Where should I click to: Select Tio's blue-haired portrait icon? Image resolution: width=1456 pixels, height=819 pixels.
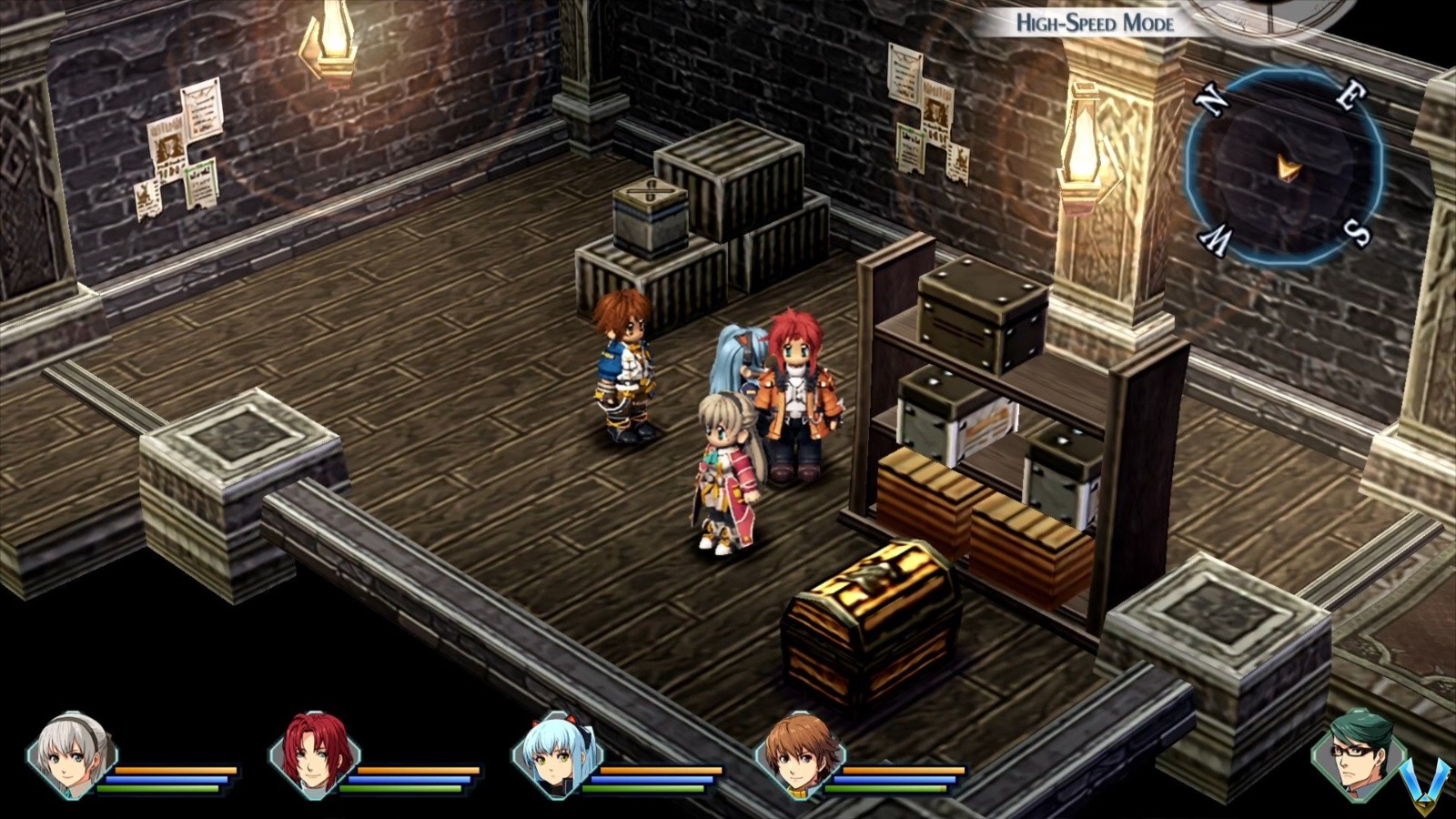tap(557, 757)
